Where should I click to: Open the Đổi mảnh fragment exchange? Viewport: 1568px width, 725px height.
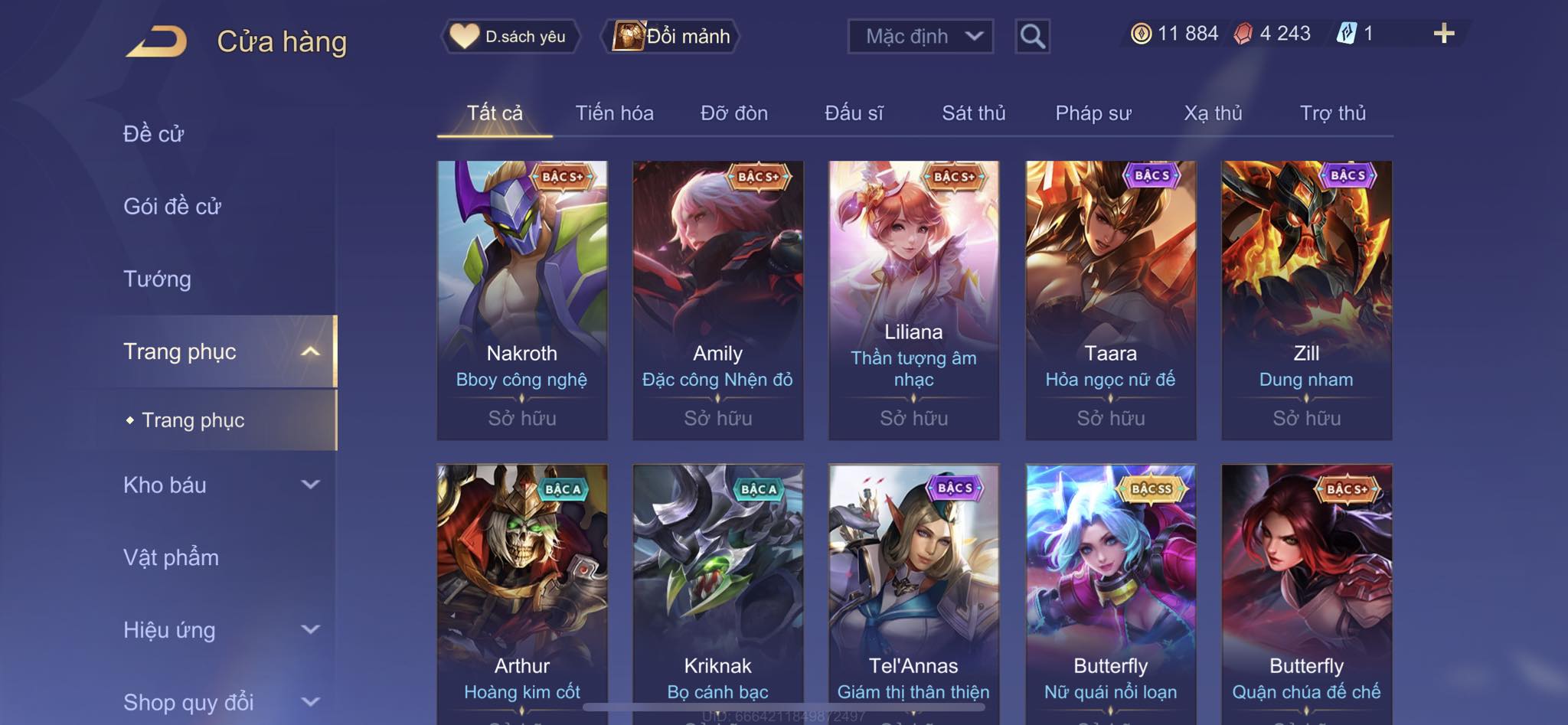(x=671, y=36)
